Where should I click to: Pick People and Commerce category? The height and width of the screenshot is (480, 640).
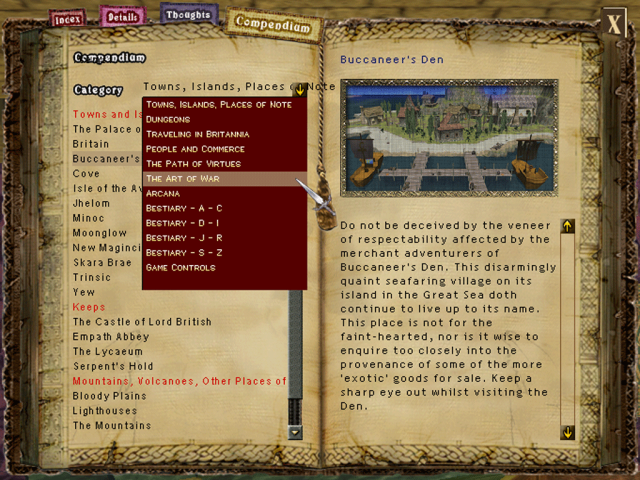[194, 148]
